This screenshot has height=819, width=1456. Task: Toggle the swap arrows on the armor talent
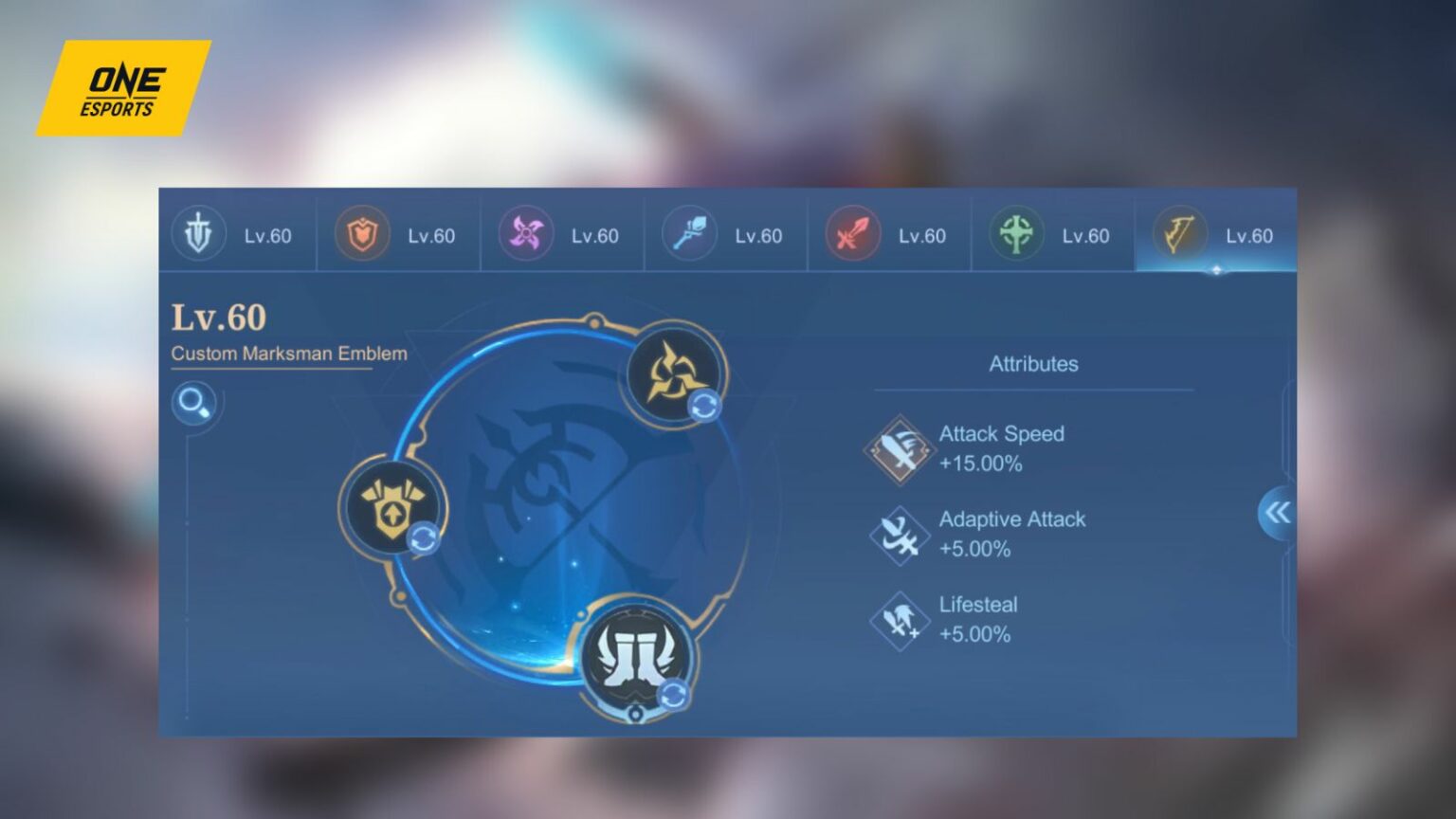[424, 540]
